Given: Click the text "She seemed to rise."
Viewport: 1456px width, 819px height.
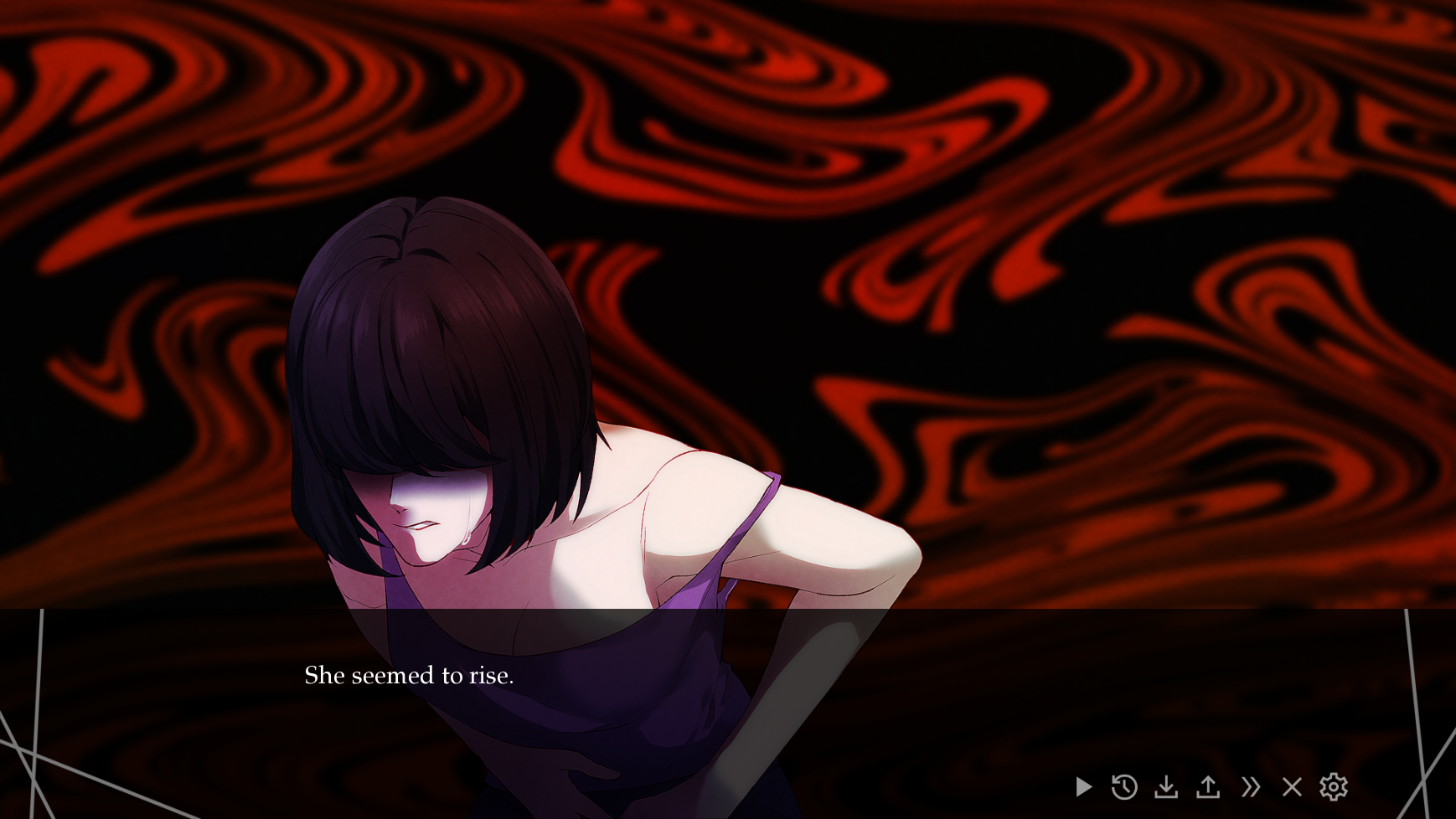Looking at the screenshot, I should pos(409,675).
